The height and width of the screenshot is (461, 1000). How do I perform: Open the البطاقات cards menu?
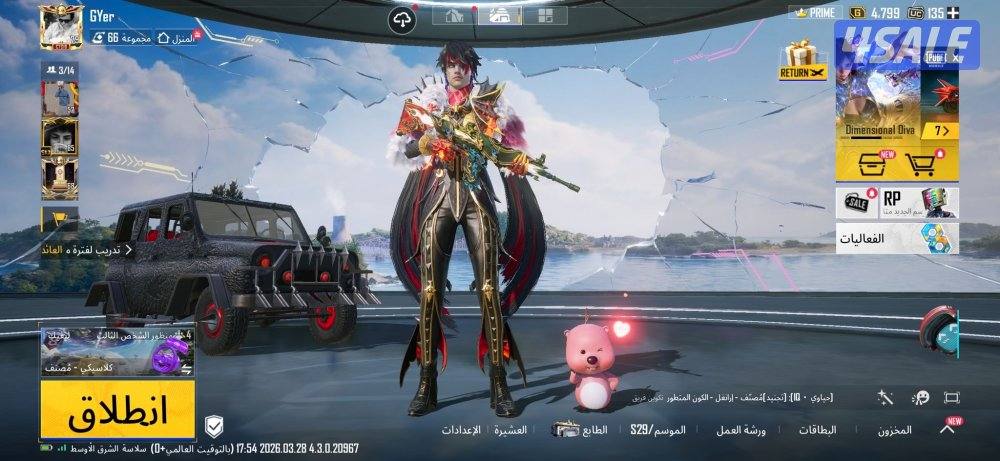(x=817, y=430)
